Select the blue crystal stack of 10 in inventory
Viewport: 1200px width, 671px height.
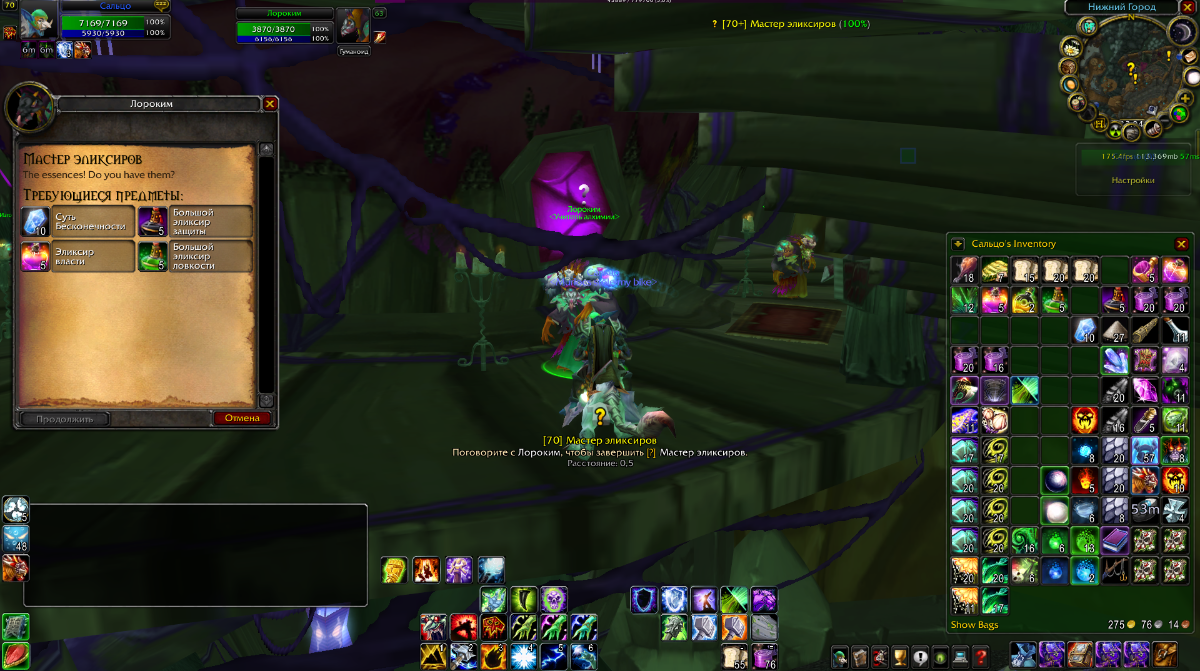pyautogui.click(x=1085, y=330)
